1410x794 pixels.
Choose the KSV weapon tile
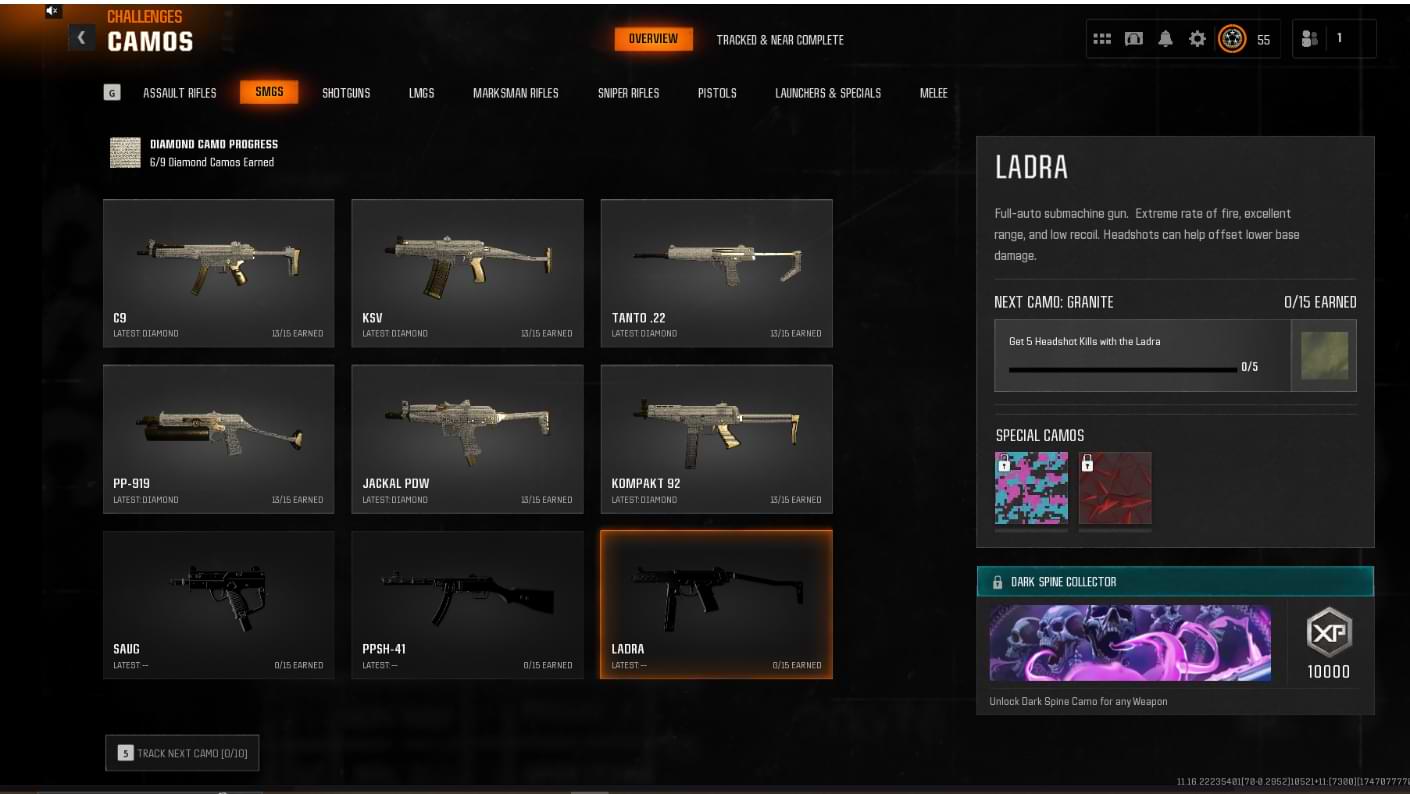(467, 273)
